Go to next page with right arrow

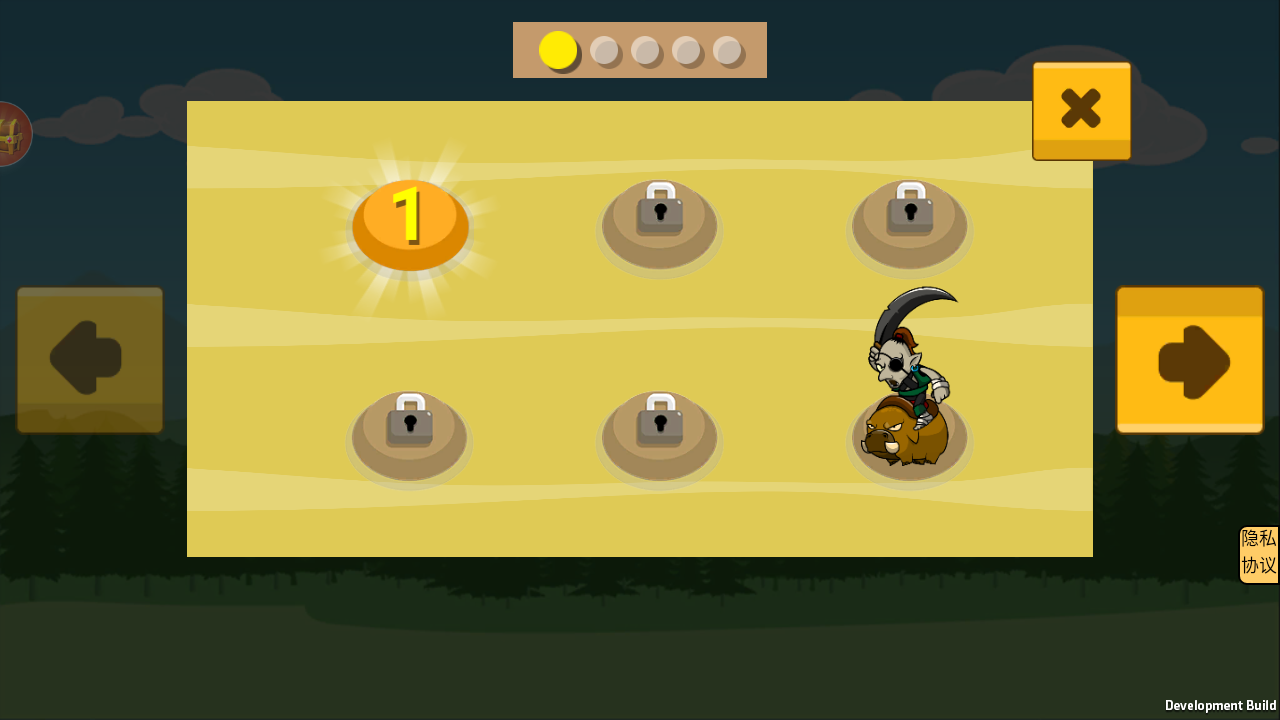[x=1189, y=360]
